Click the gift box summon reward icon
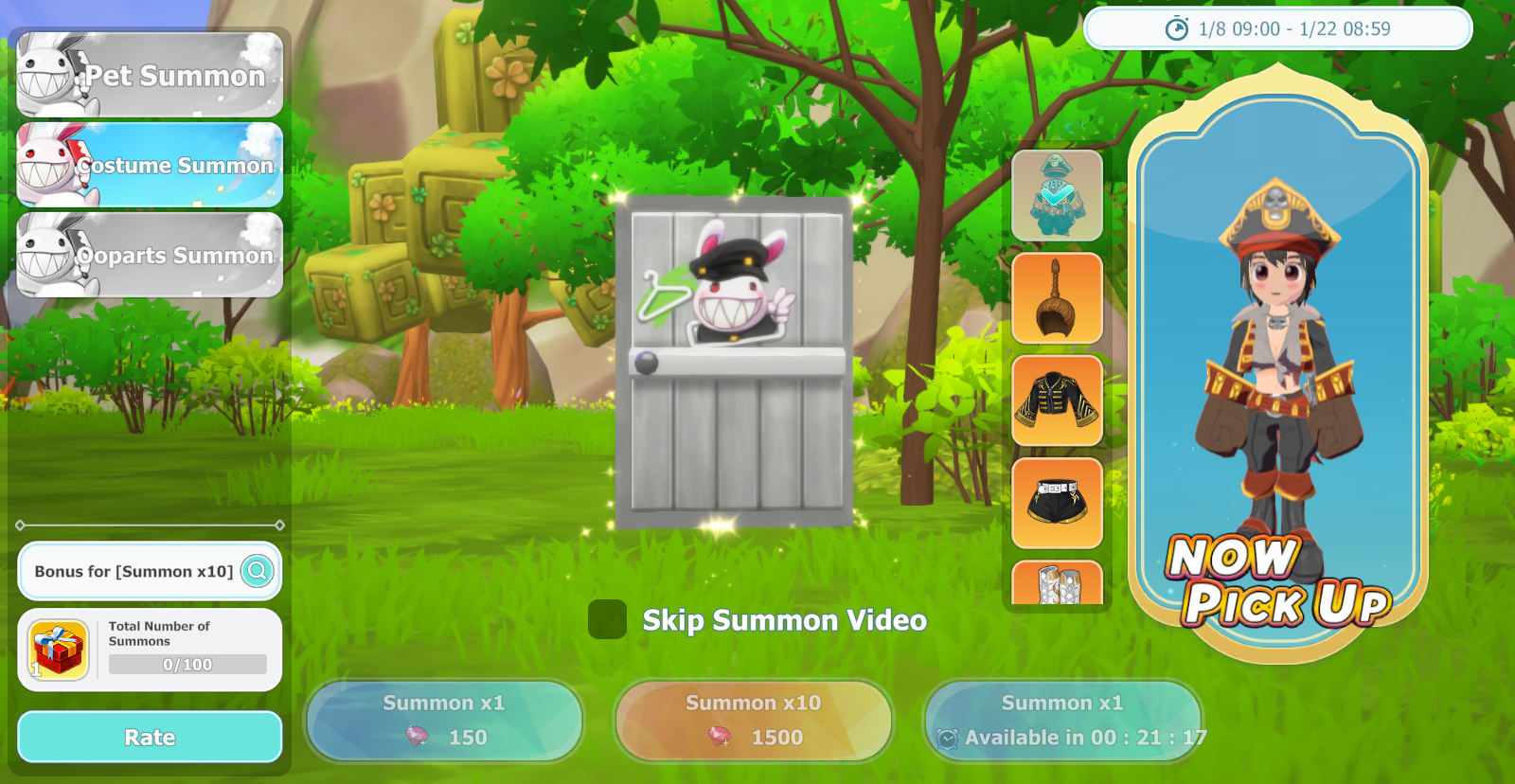 coord(59,650)
